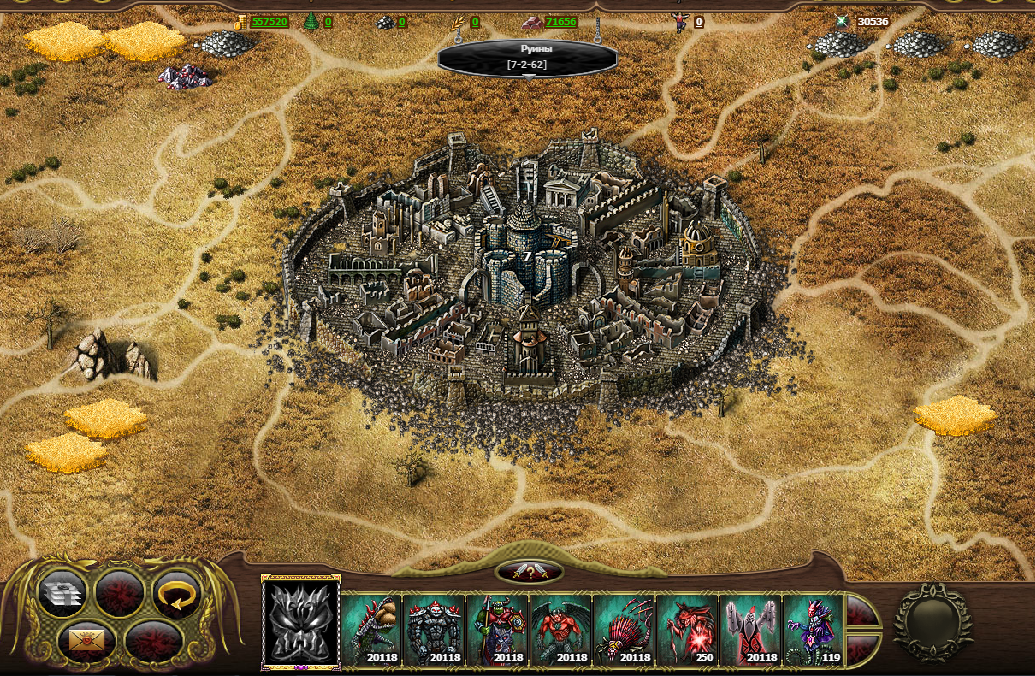Open the envelope mail button

83,639
